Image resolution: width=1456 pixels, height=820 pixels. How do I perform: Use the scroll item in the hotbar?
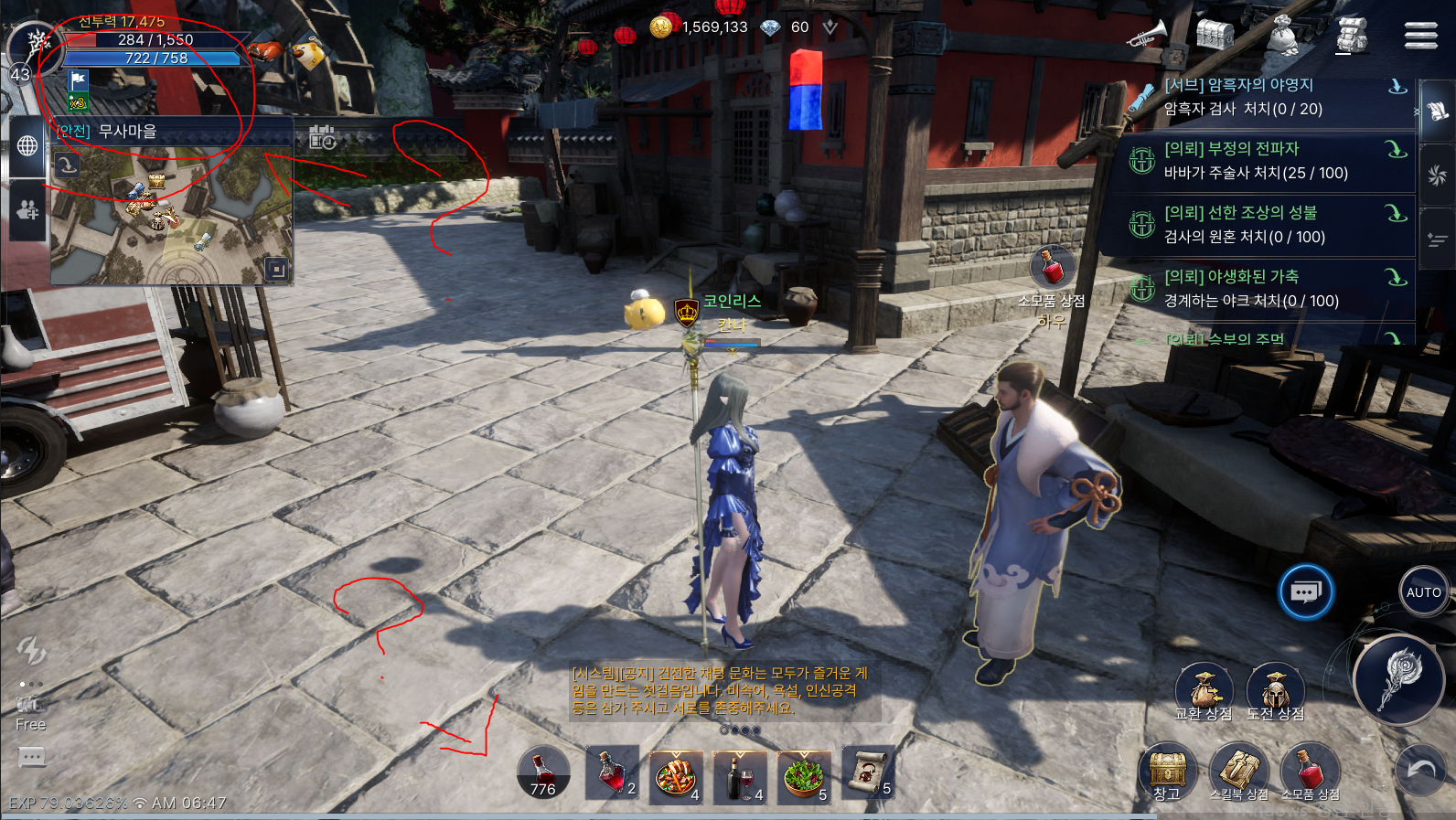click(867, 773)
